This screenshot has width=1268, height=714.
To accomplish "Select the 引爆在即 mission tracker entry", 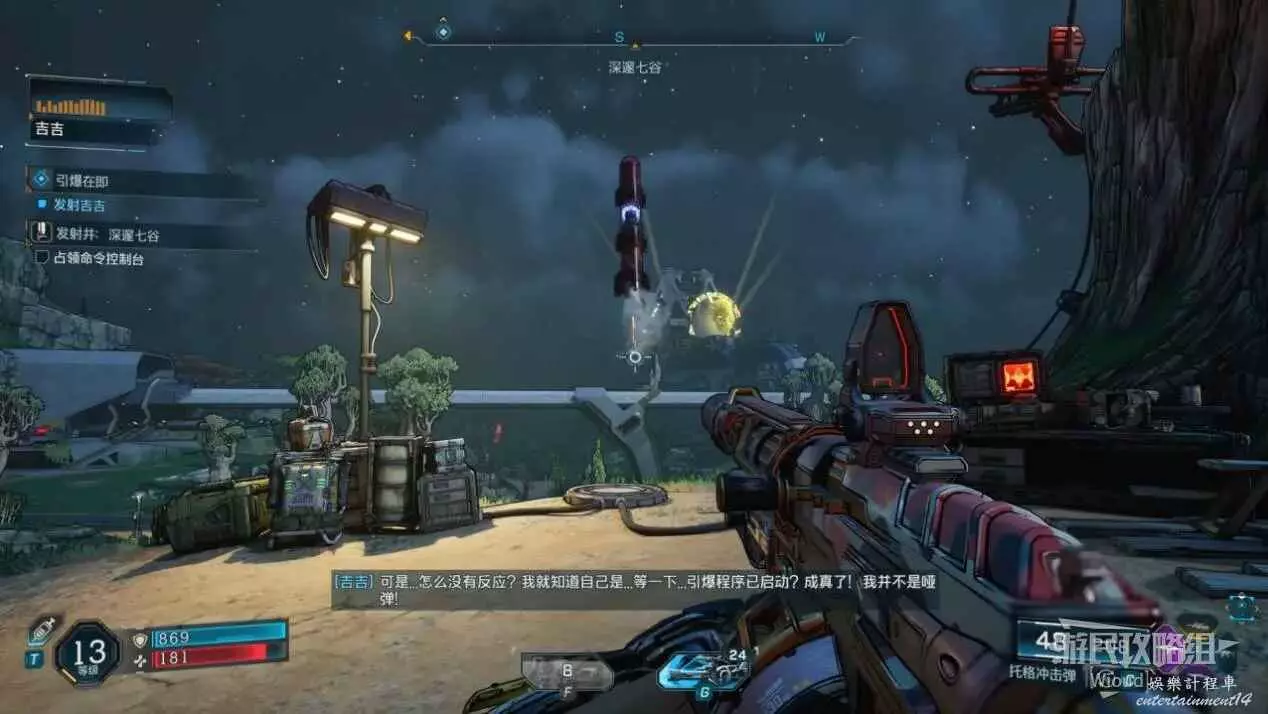I will 82,181.
